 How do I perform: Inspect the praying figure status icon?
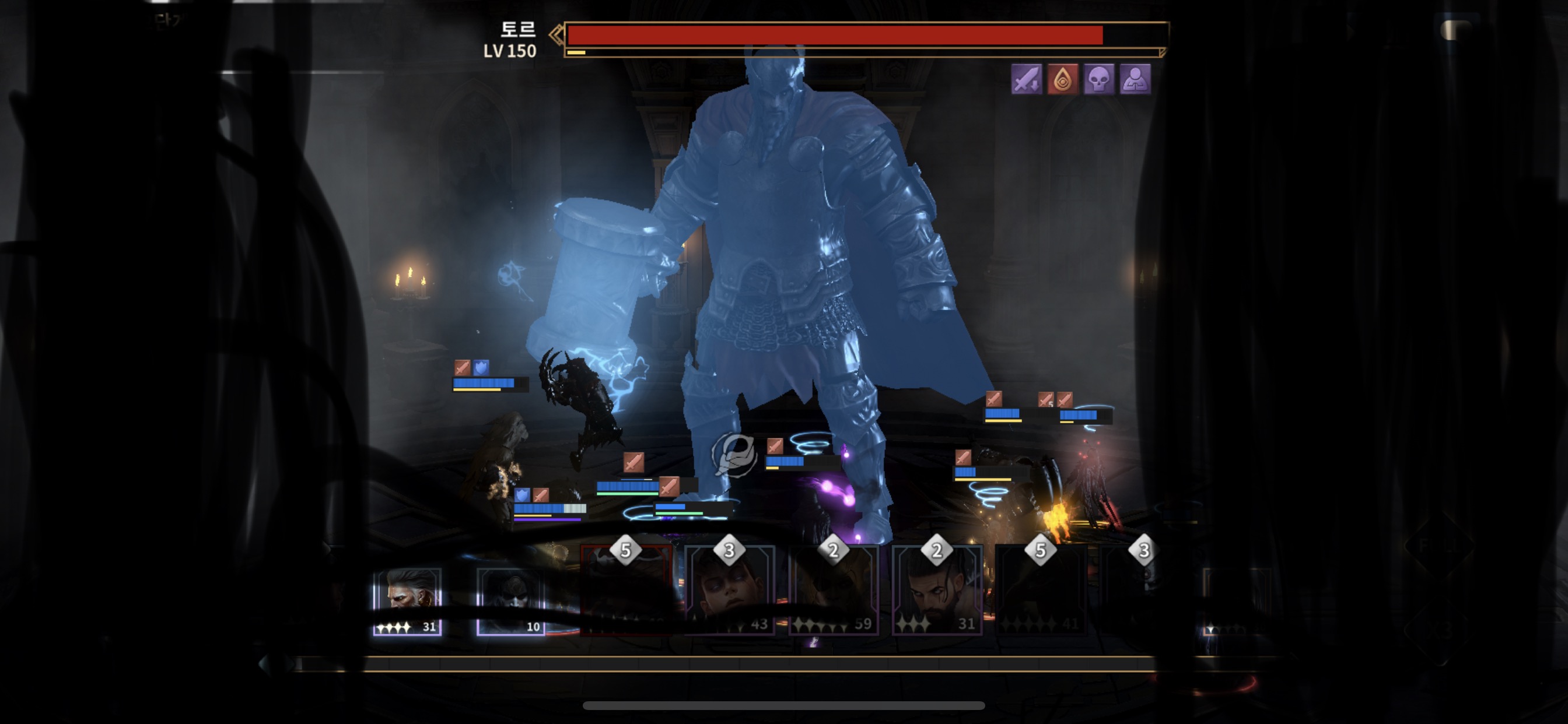[1135, 79]
